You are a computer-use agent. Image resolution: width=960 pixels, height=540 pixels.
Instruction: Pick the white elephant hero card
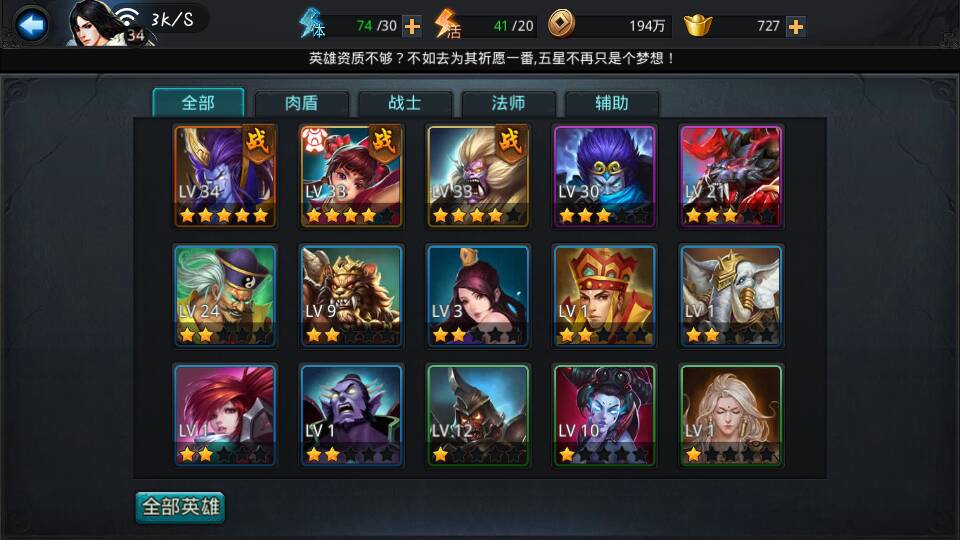(731, 296)
